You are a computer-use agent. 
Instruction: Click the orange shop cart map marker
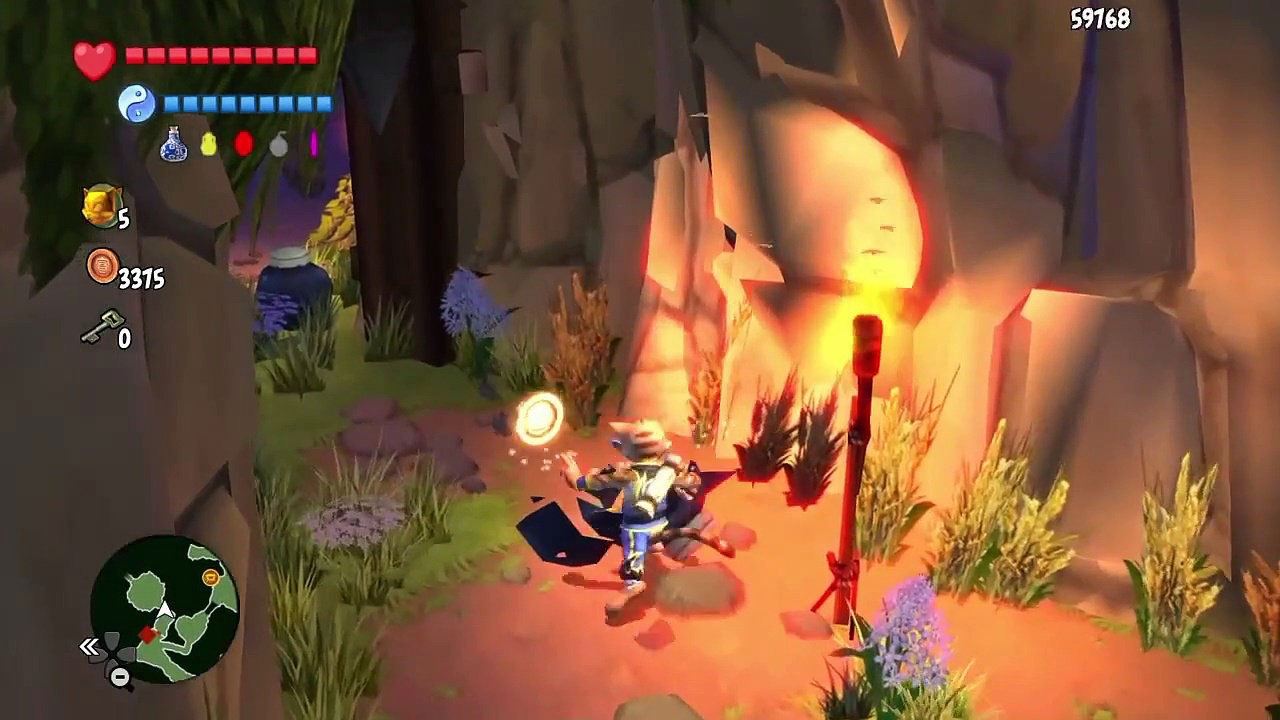pos(211,577)
